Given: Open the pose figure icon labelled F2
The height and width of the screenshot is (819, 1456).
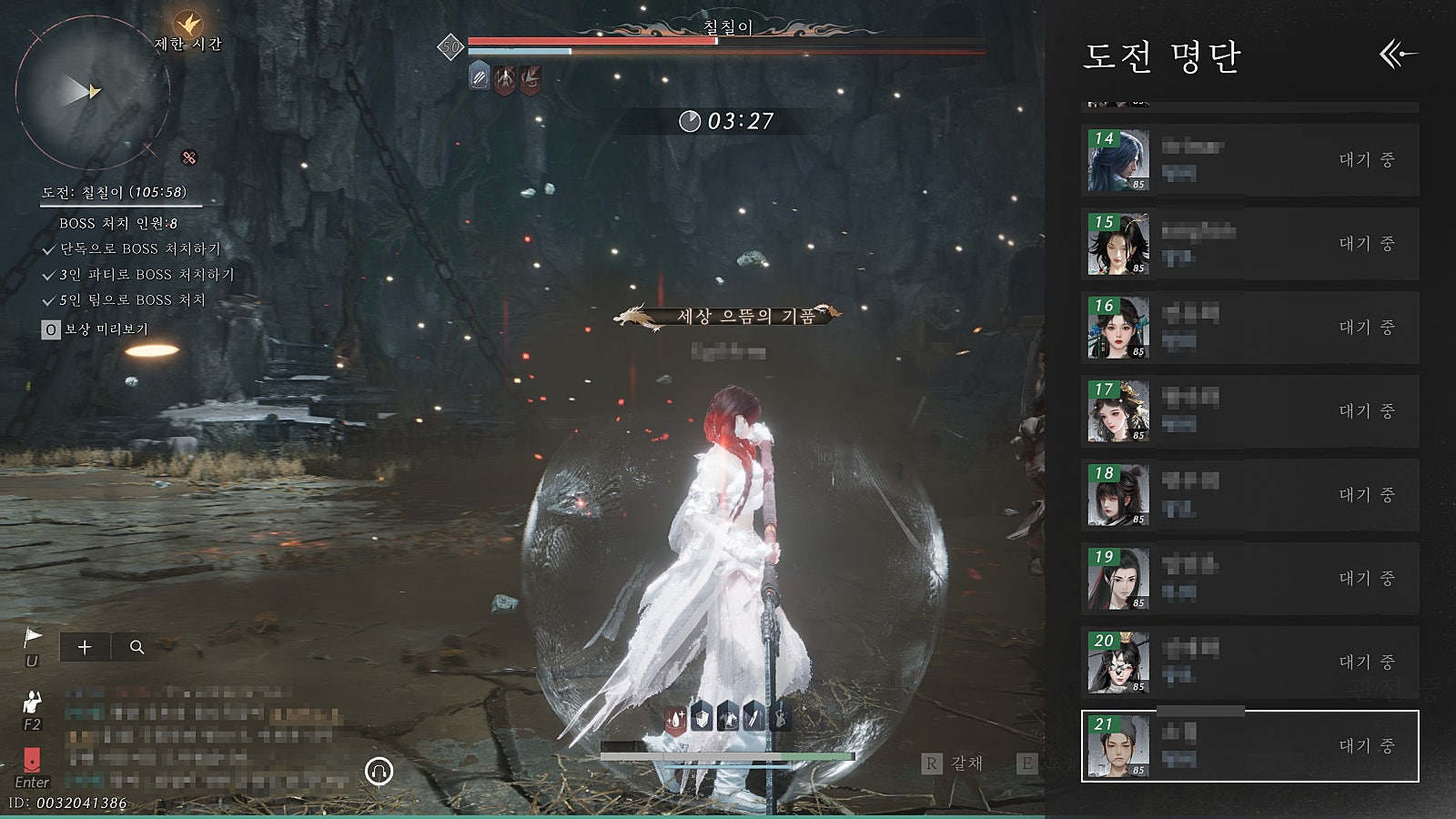Looking at the screenshot, I should 33,703.
